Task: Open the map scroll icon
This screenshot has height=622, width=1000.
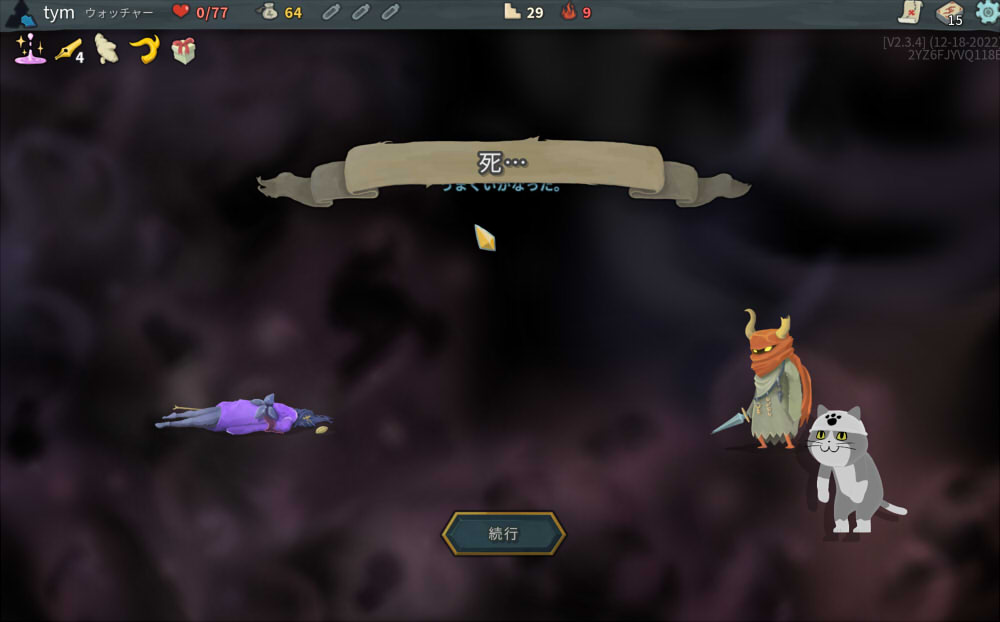Action: pyautogui.click(x=909, y=12)
